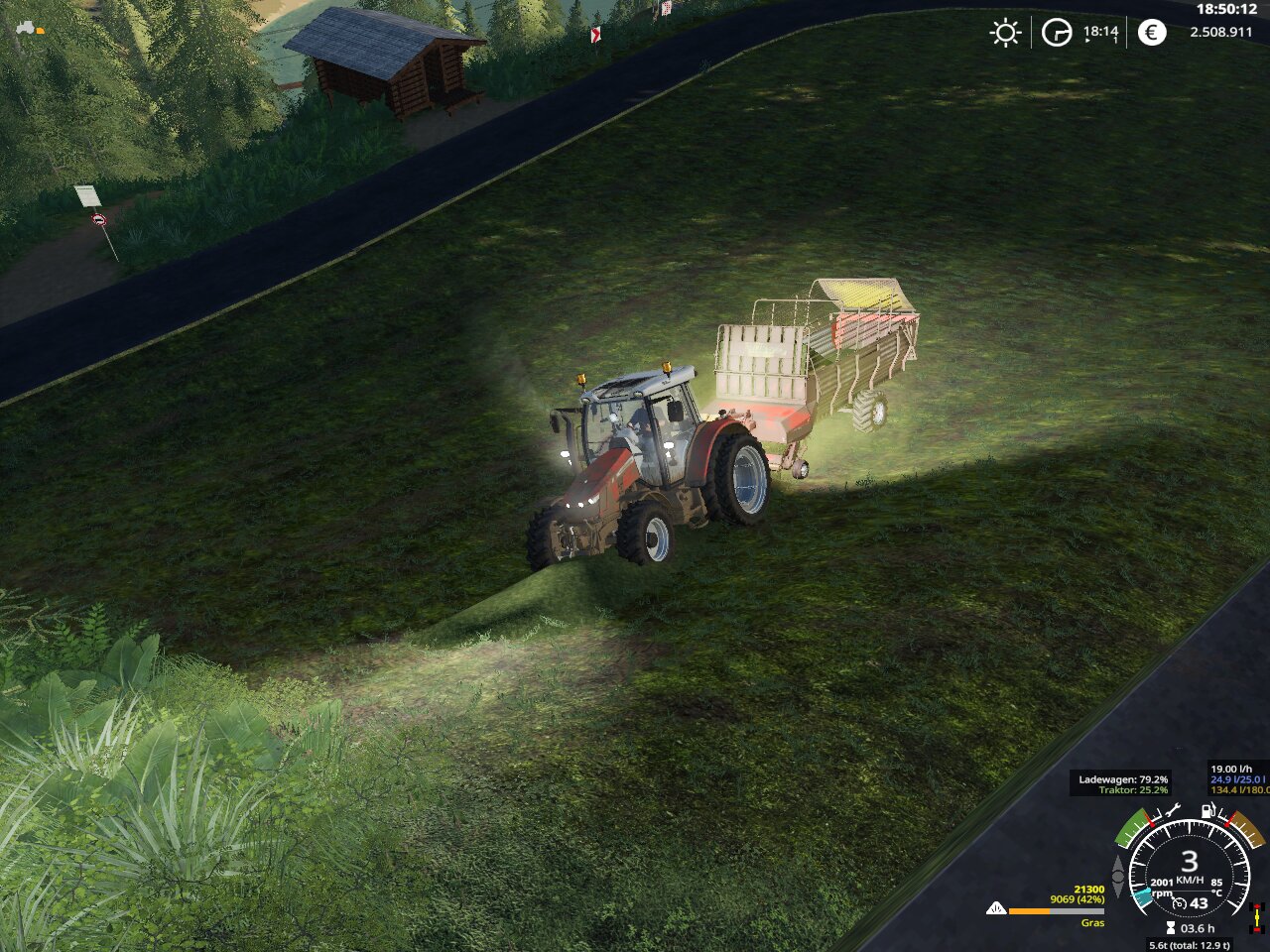Select the cruise control speed icon

[x=1180, y=903]
